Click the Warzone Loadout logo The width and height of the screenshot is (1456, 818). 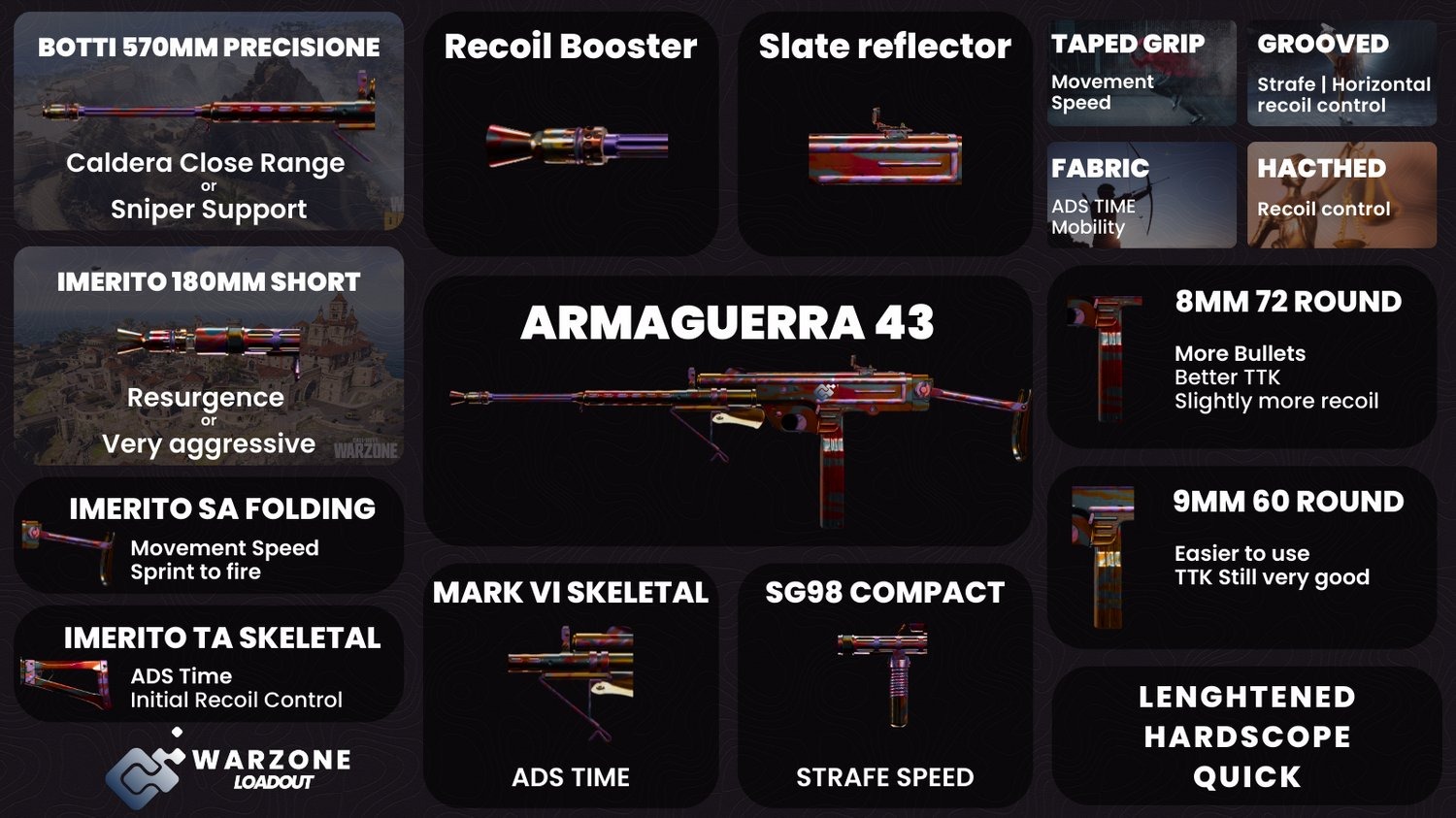click(228, 769)
